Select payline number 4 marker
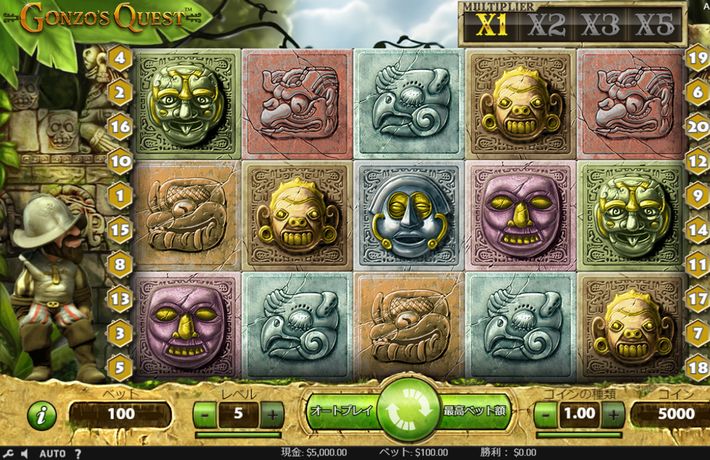Viewport: 710px width, 460px height. (121, 58)
